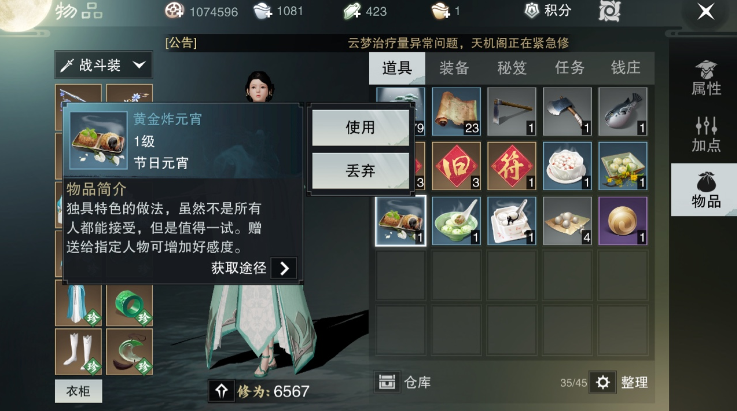Select the 道具 tab
The width and height of the screenshot is (737, 411).
[397, 68]
